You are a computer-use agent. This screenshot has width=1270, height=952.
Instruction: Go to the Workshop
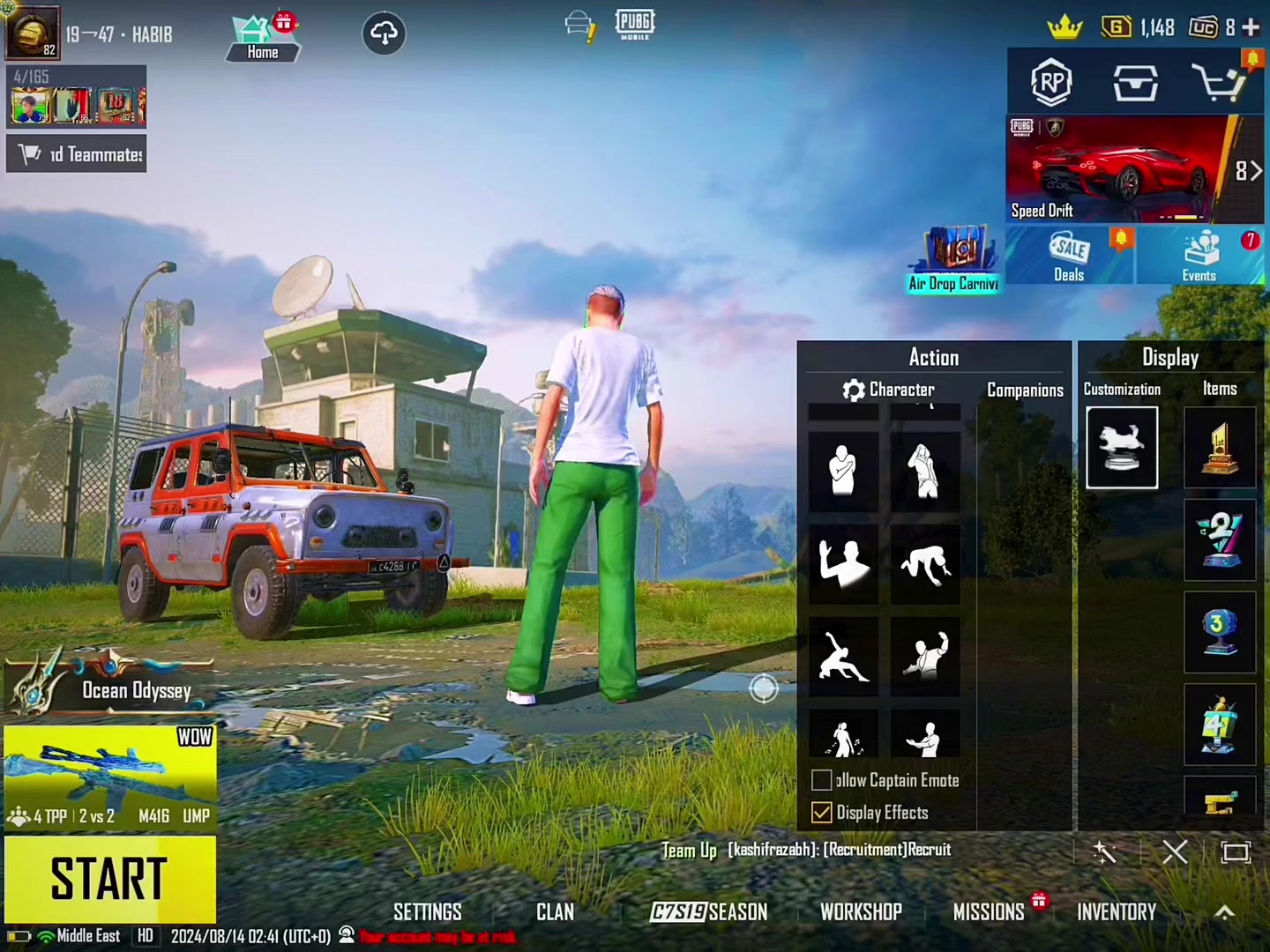tap(861, 911)
